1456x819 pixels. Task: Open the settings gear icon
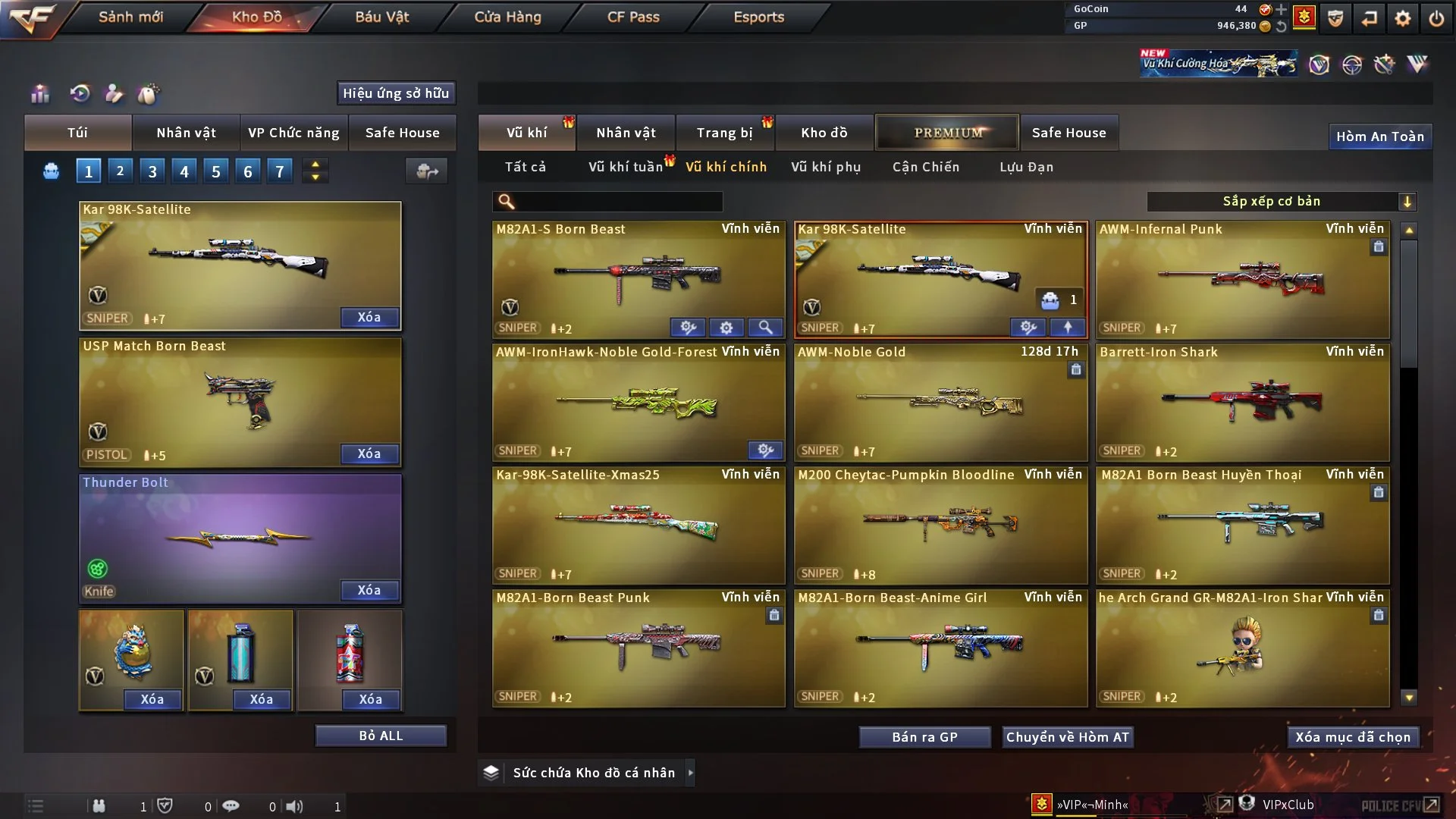(x=1402, y=18)
